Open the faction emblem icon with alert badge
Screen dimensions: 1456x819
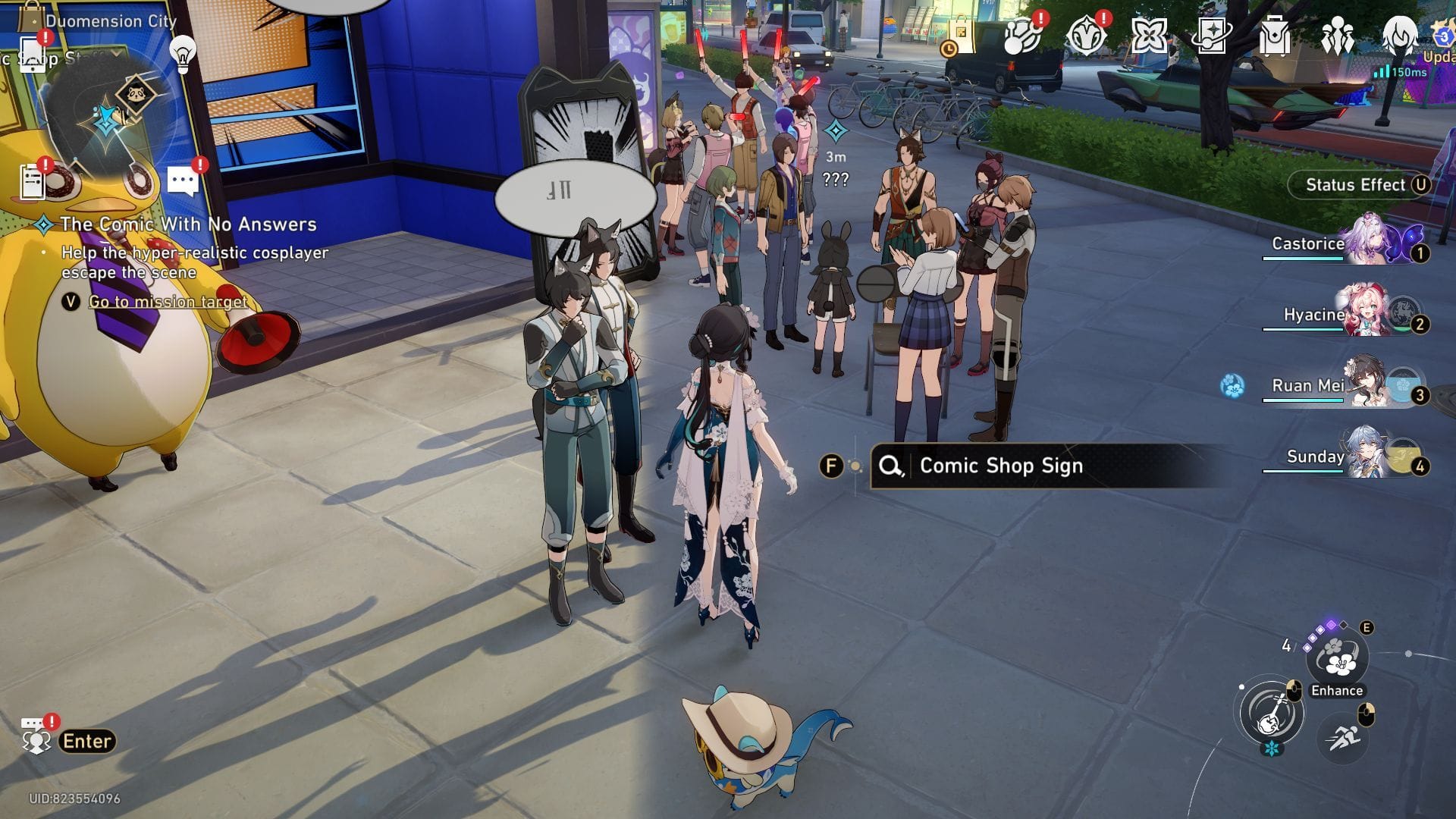1086,34
